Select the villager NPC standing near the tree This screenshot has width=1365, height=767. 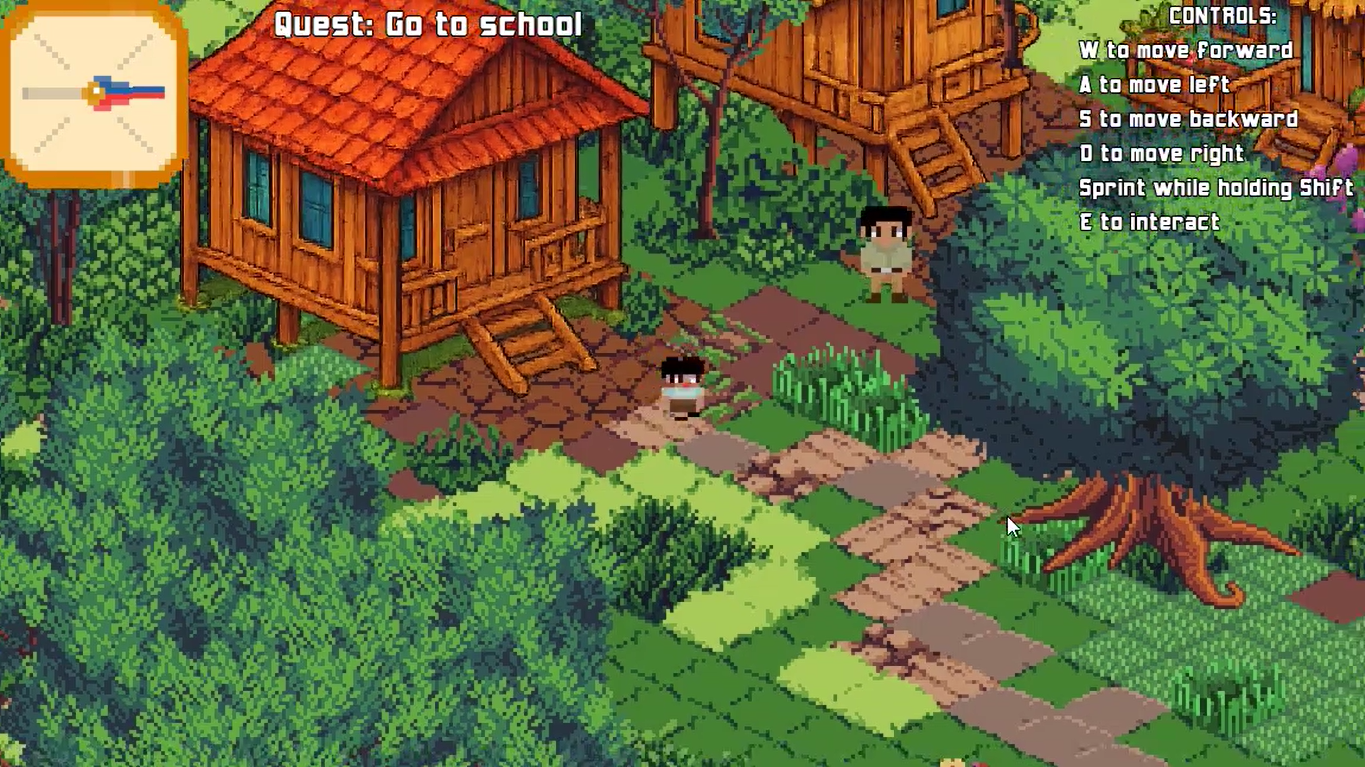coord(882,250)
